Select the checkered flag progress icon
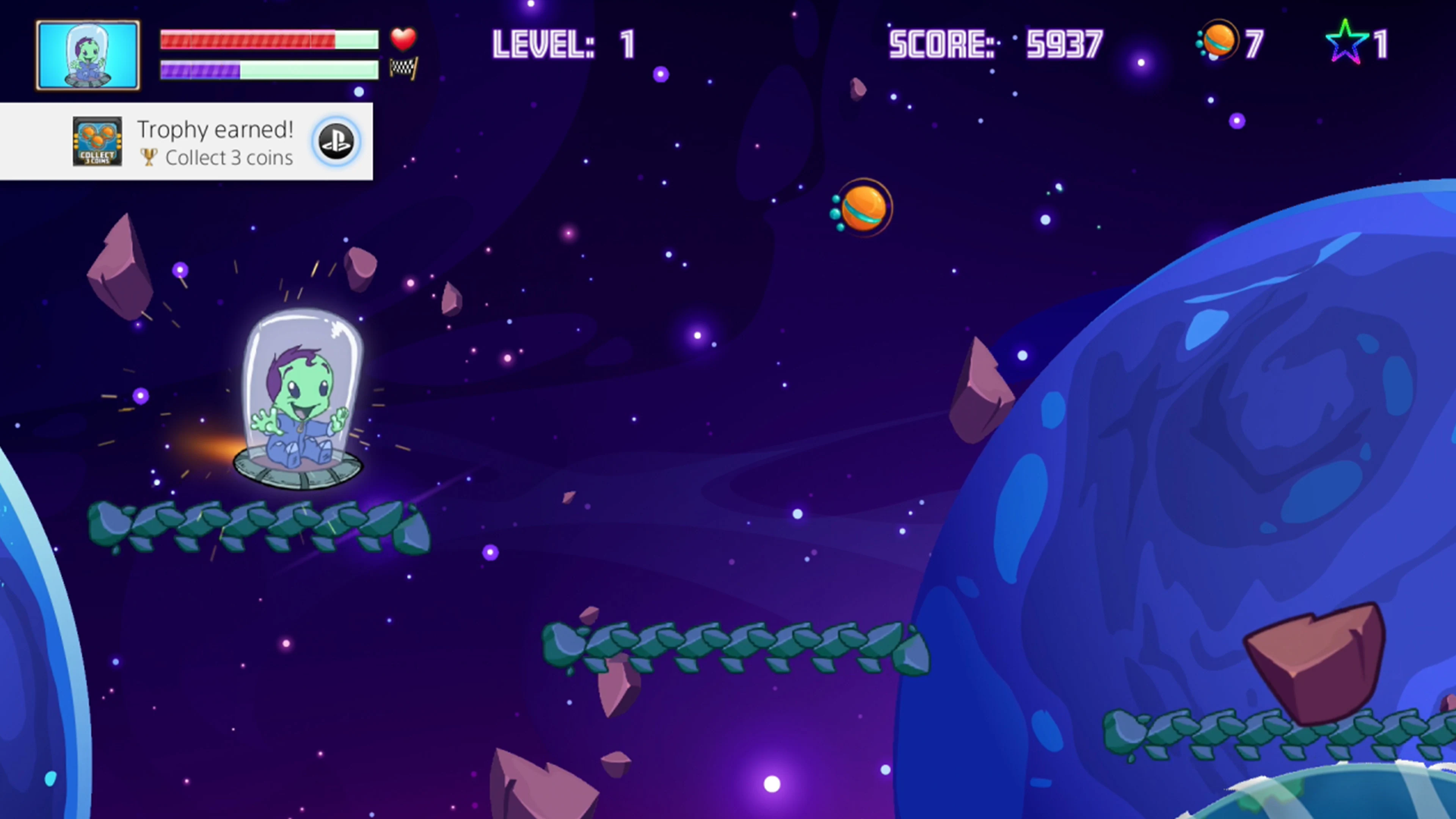 [x=405, y=69]
